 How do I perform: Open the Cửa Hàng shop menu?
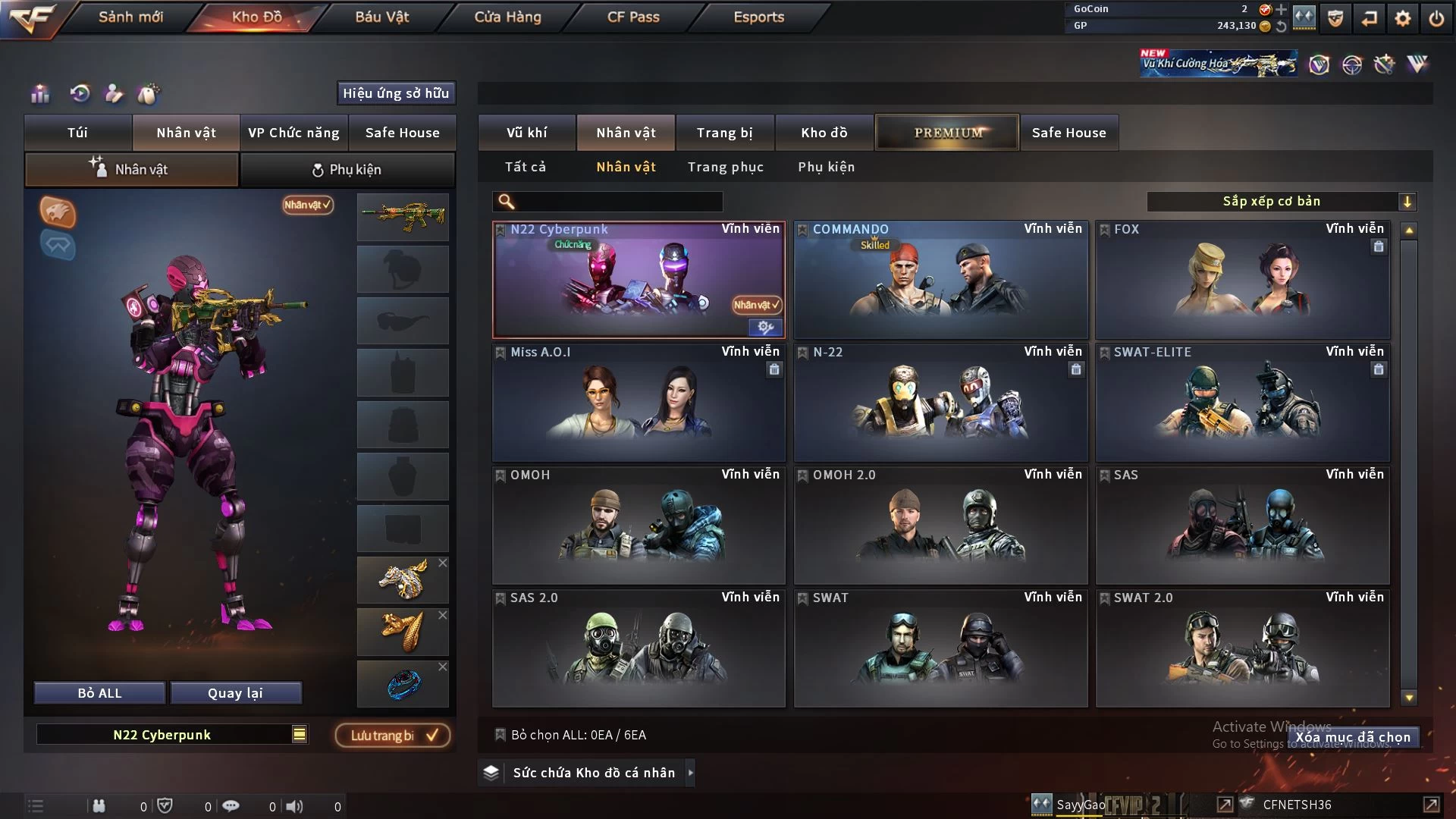pyautogui.click(x=507, y=17)
